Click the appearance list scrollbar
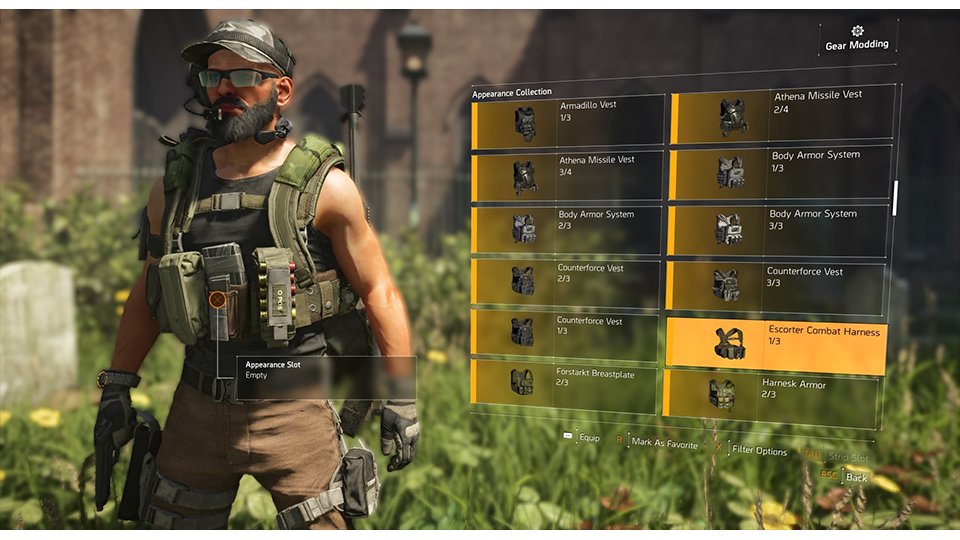The width and height of the screenshot is (960, 540). [x=895, y=197]
